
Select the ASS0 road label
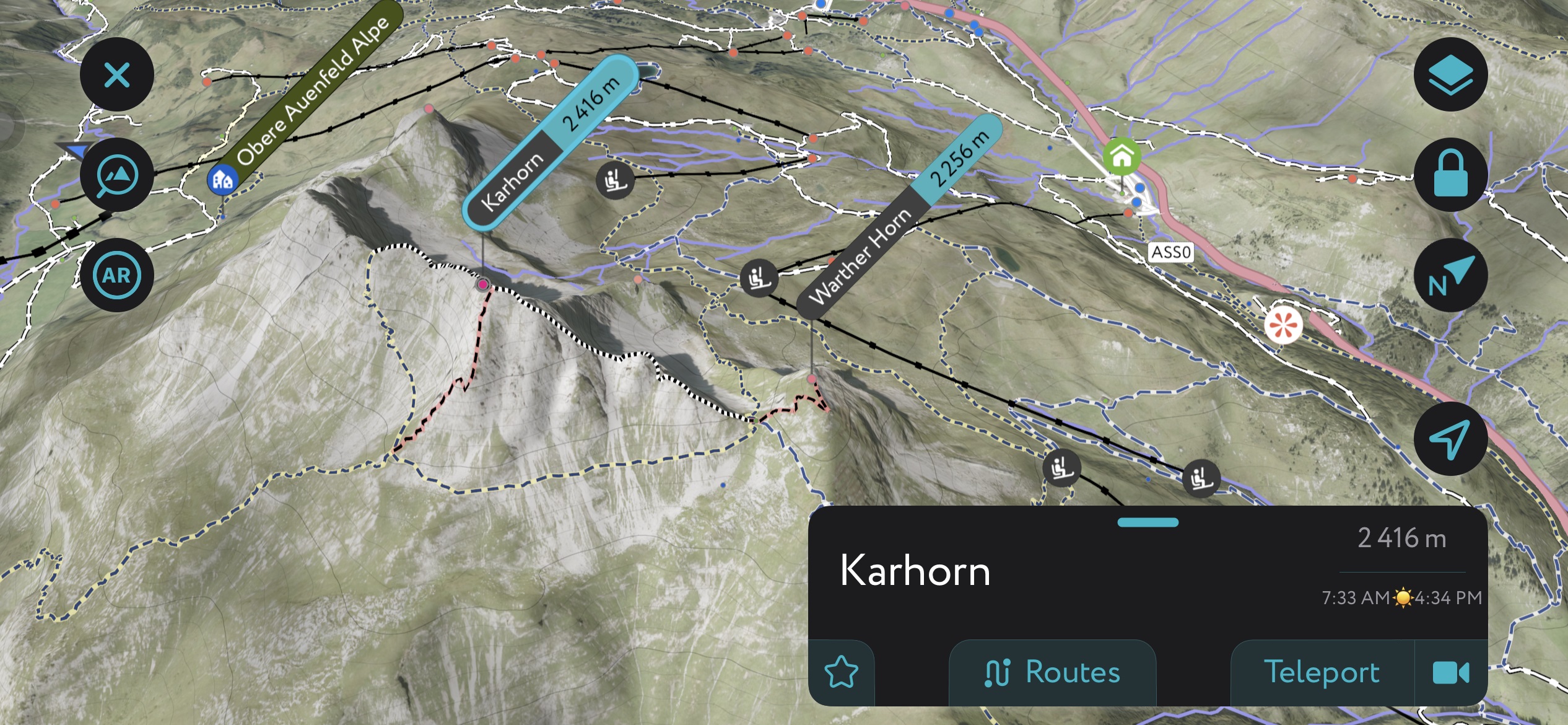point(1170,252)
